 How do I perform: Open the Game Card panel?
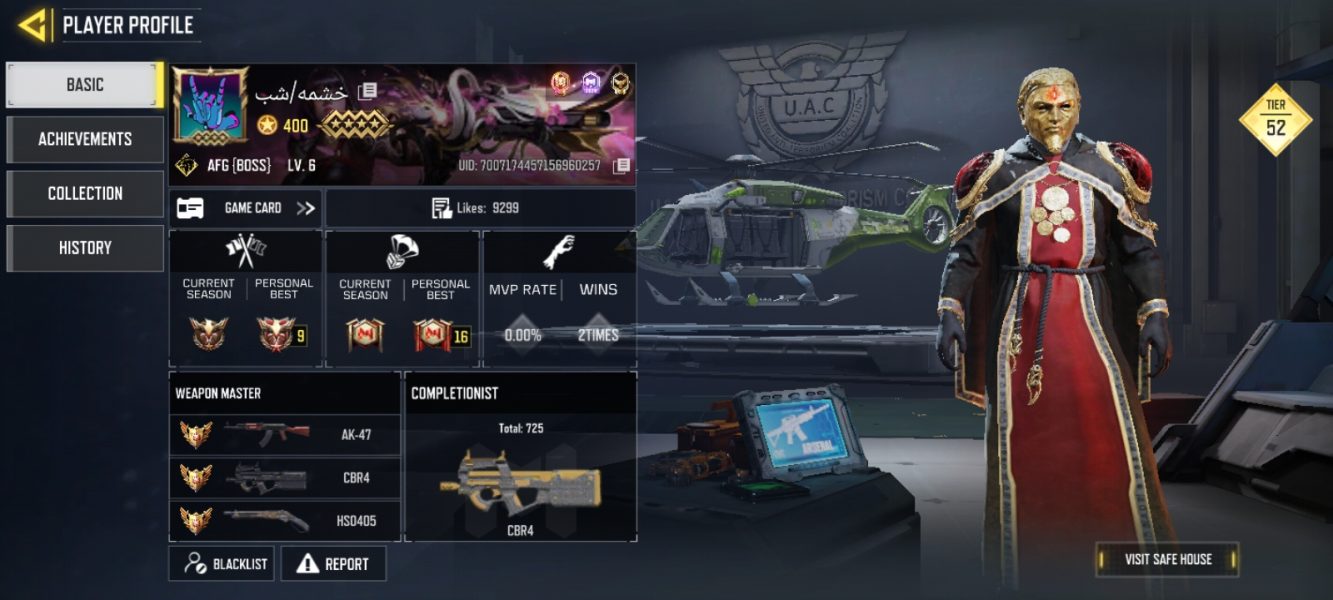coord(245,208)
